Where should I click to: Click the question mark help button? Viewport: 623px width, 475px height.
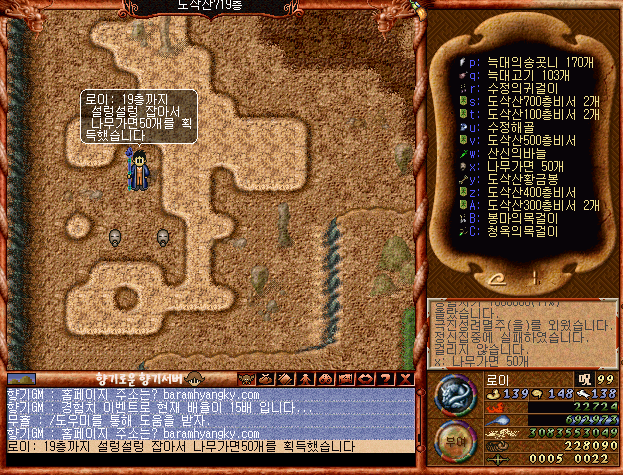click(386, 378)
